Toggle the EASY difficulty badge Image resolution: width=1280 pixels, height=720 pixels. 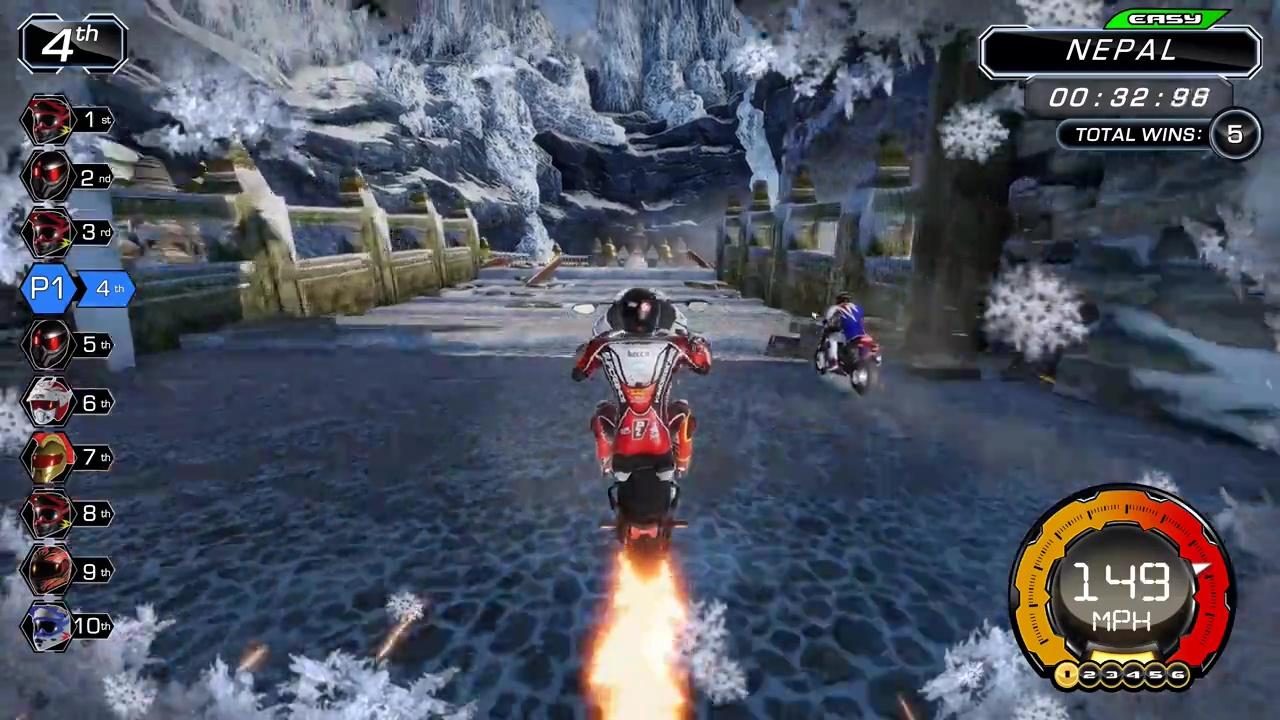tap(1168, 18)
